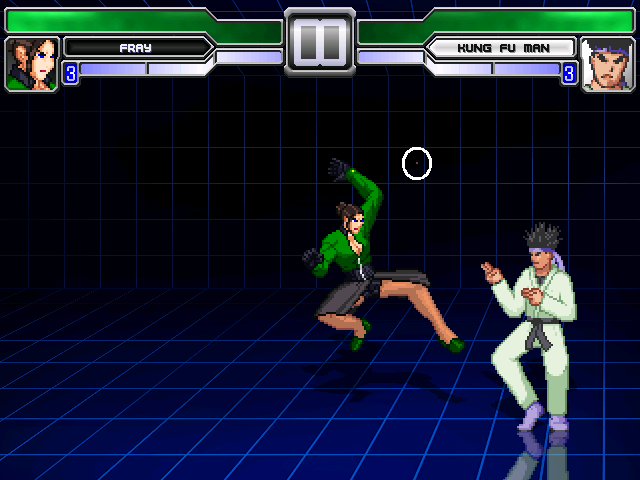Click the pause button at top center
640x480 pixels.
pyautogui.click(x=320, y=43)
